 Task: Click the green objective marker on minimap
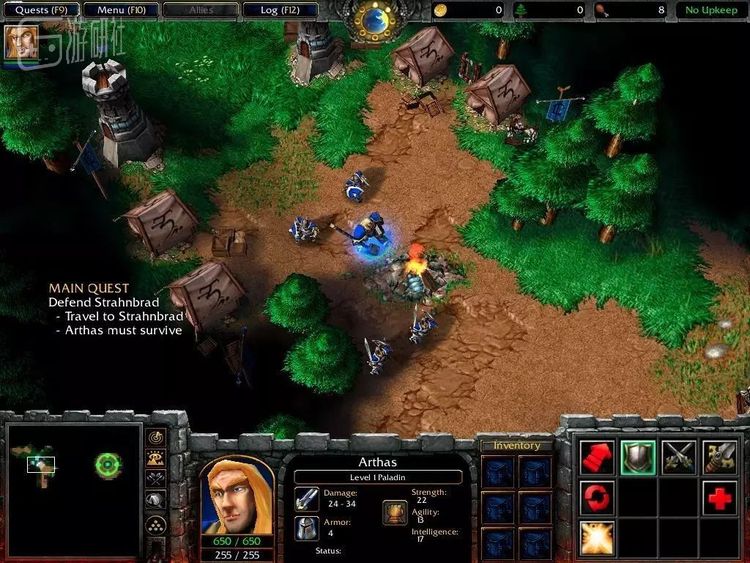click(x=108, y=465)
